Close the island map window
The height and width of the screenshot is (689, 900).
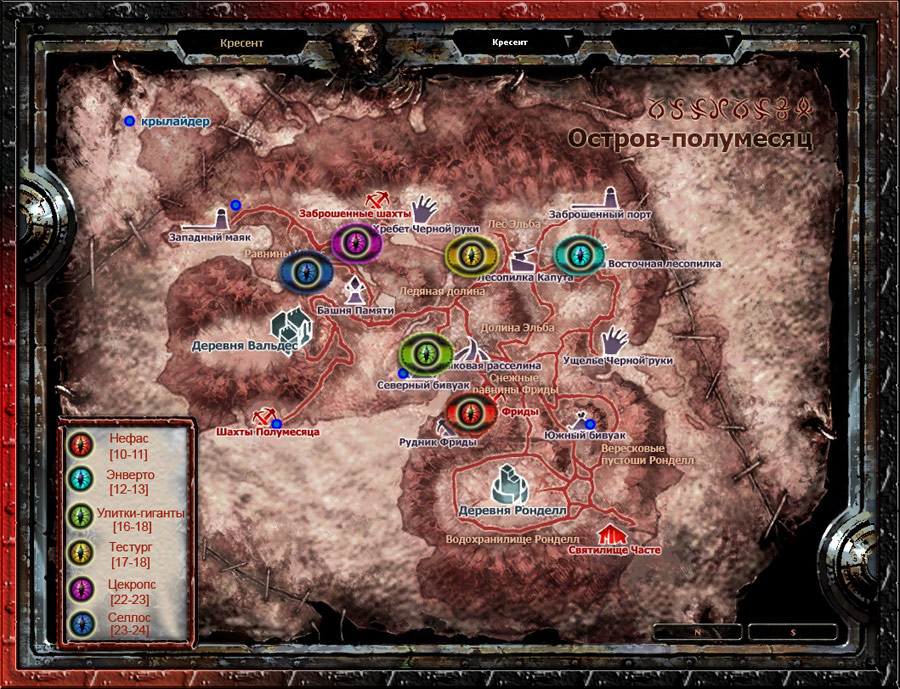coord(845,53)
